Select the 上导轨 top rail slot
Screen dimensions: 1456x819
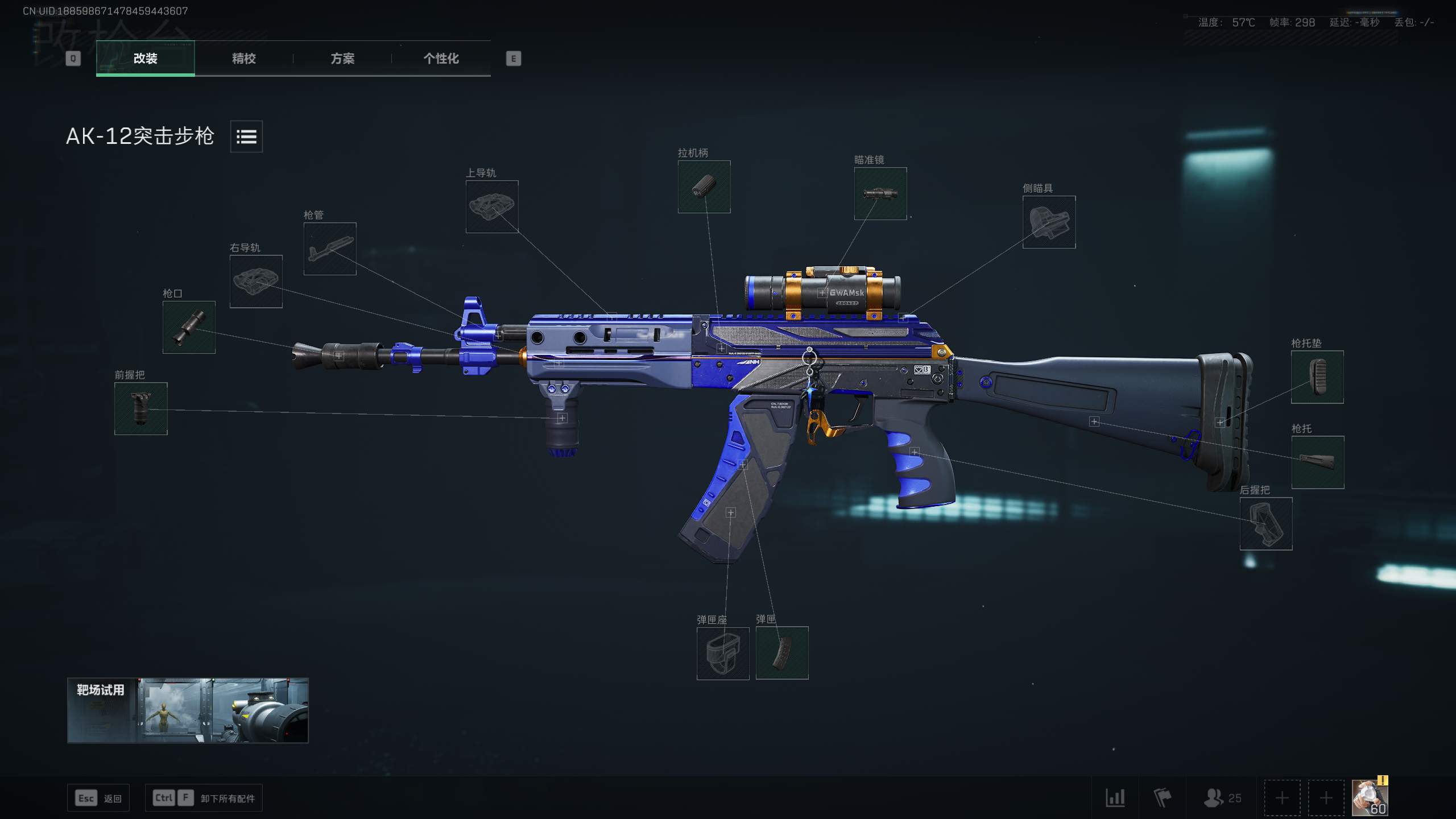[493, 208]
